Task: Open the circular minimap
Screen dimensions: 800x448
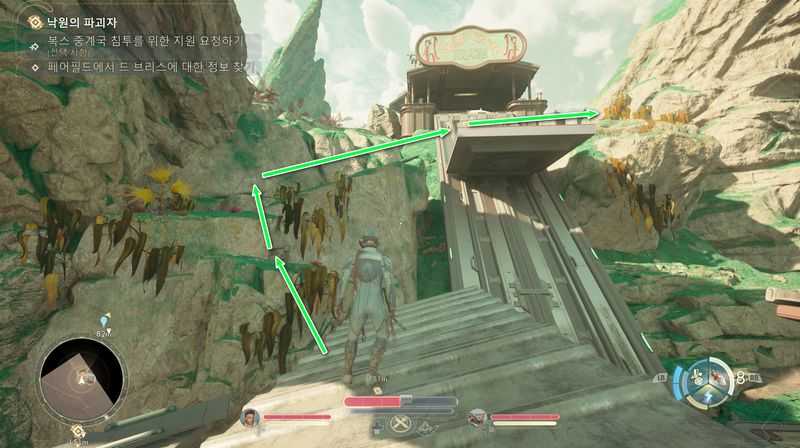Action: click(83, 379)
